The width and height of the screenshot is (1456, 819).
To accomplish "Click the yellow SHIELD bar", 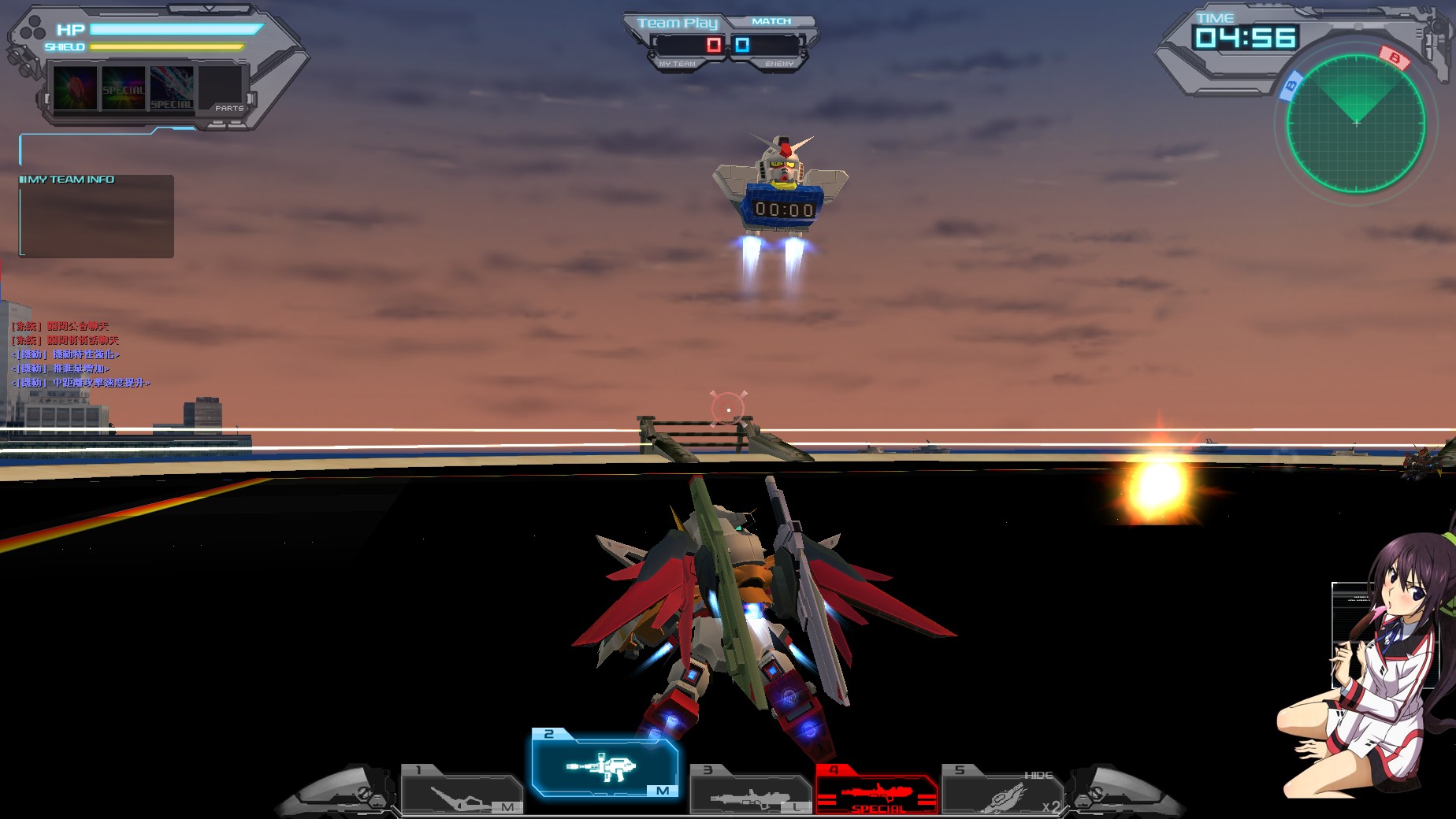I will pos(165,47).
